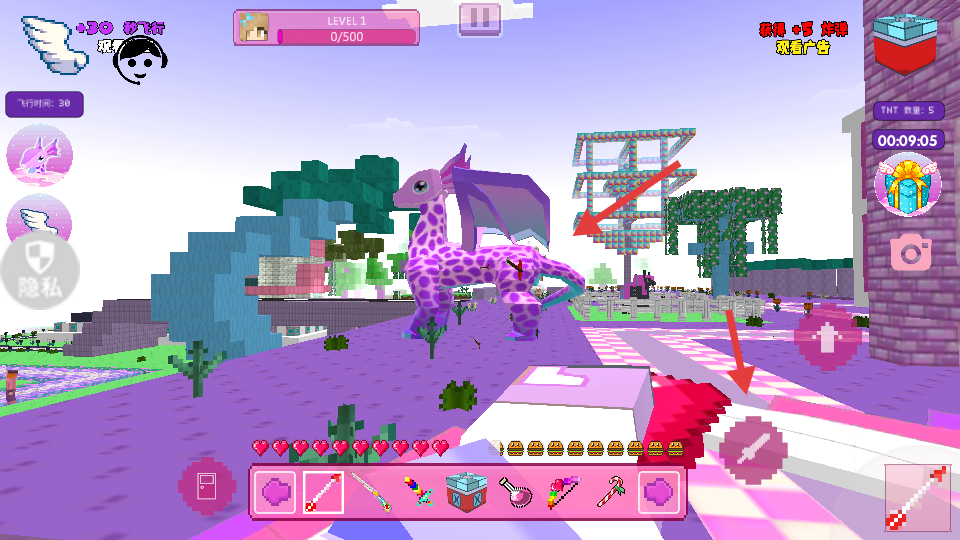960x540 pixels.
Task: Select the rainbow heart bow slot
Action: click(562, 492)
